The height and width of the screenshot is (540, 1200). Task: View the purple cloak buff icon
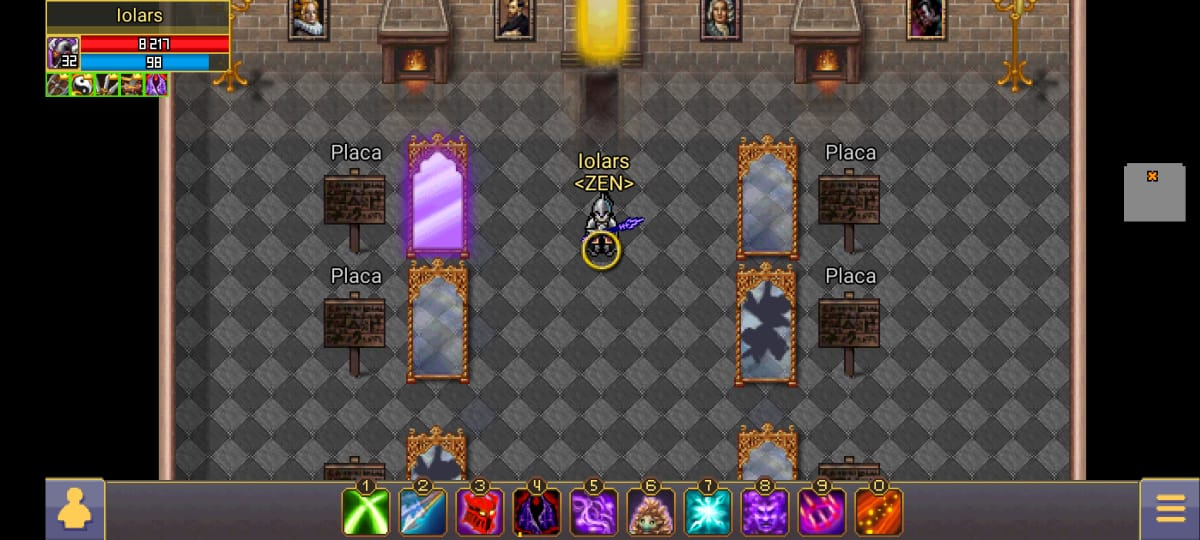click(x=156, y=85)
